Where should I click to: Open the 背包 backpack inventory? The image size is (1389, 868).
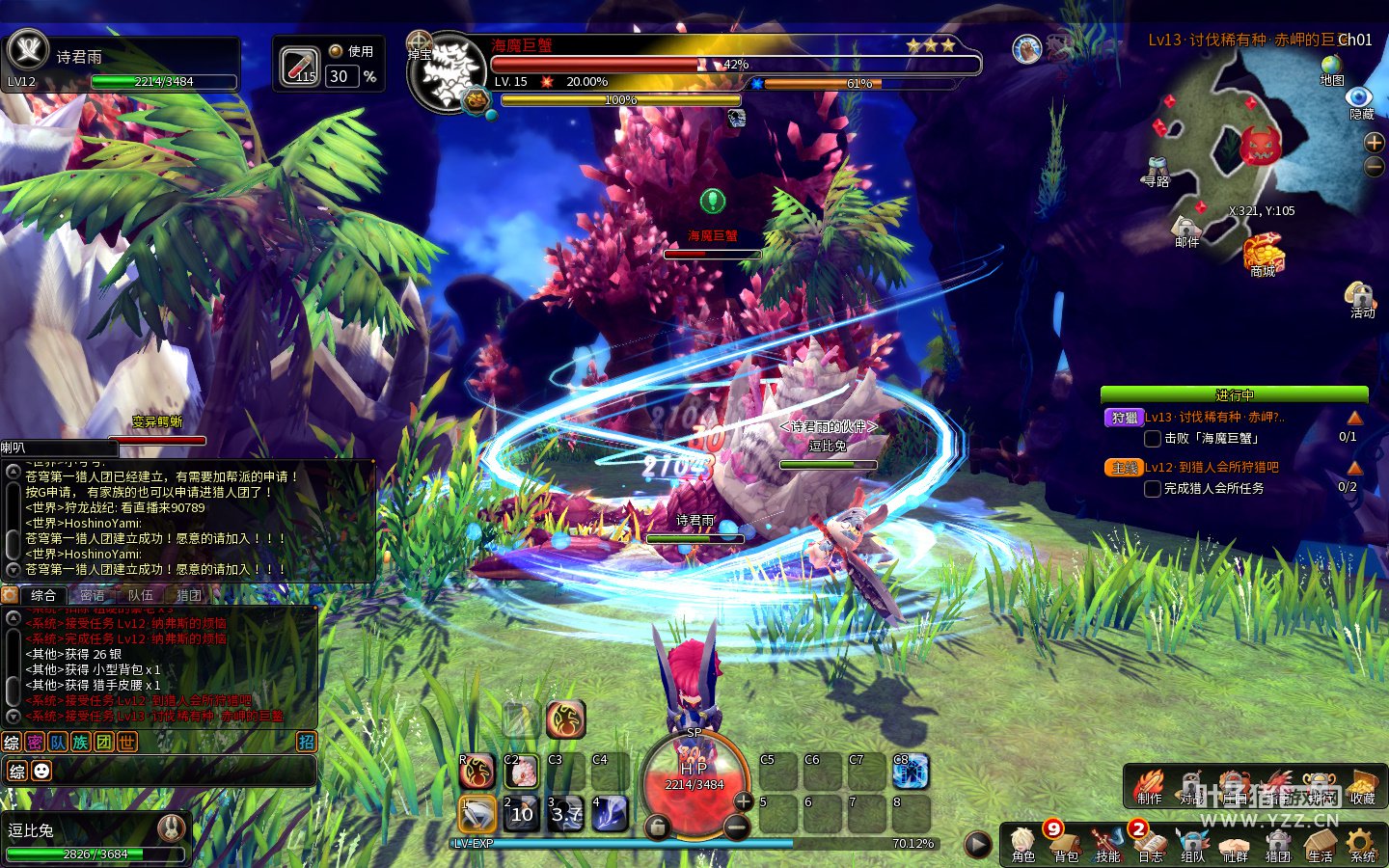pos(1066,843)
